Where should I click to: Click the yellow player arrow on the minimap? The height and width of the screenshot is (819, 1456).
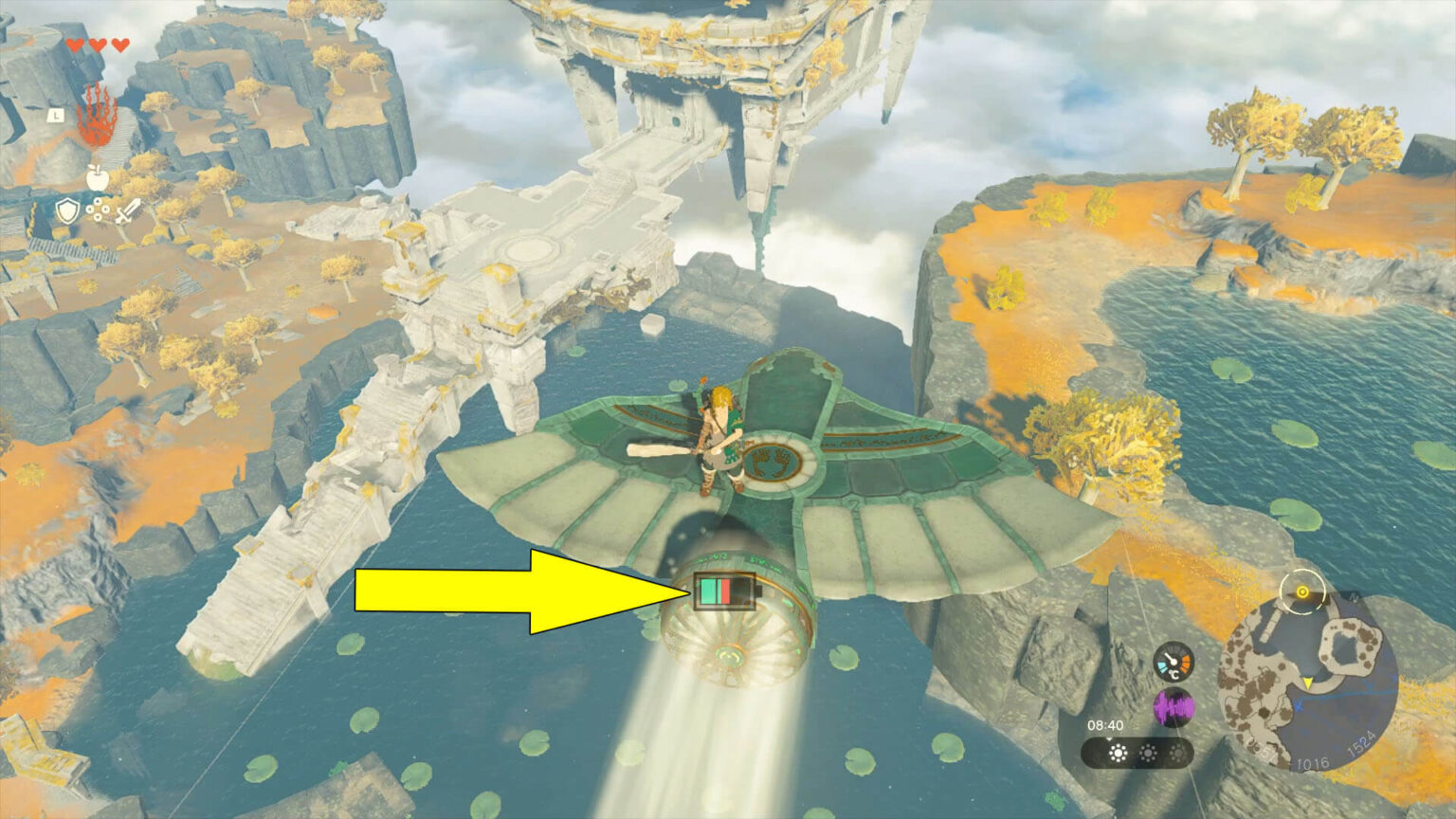1307,682
